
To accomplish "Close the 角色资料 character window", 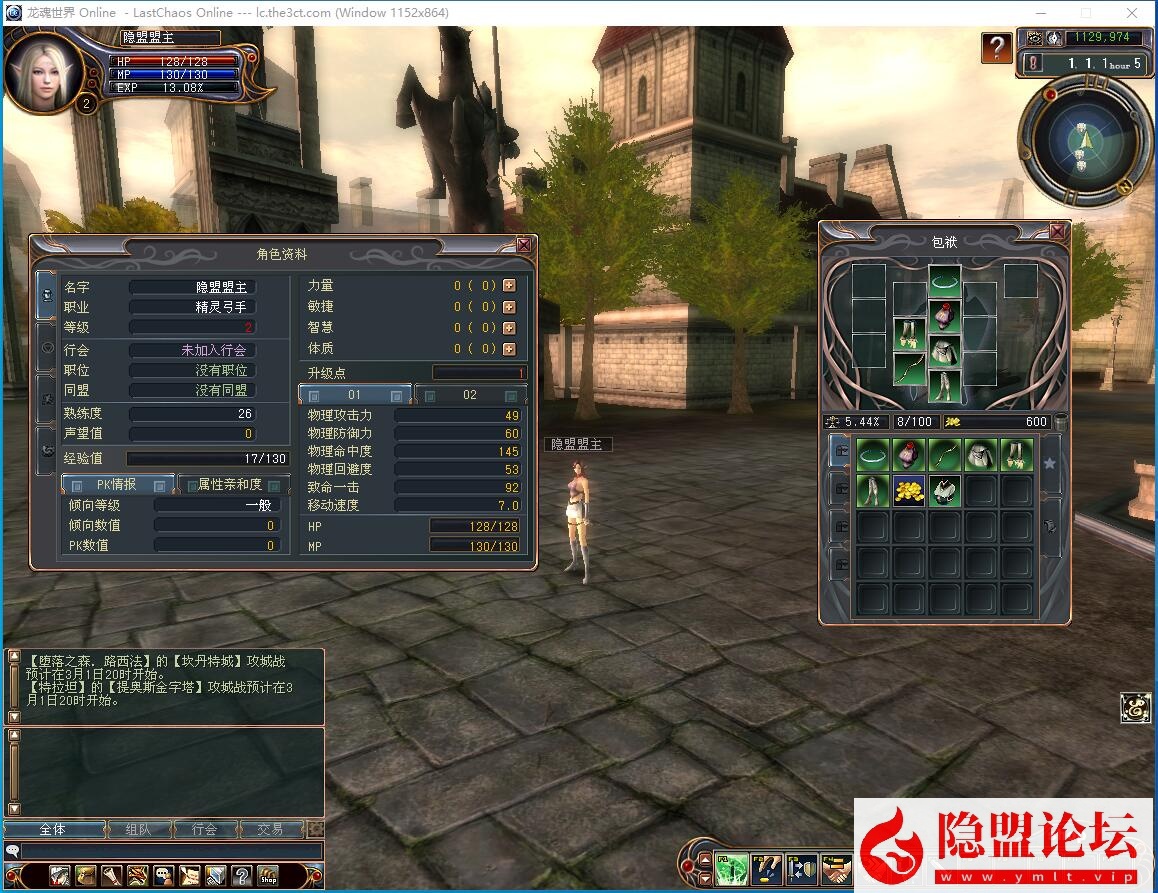I will pos(524,245).
